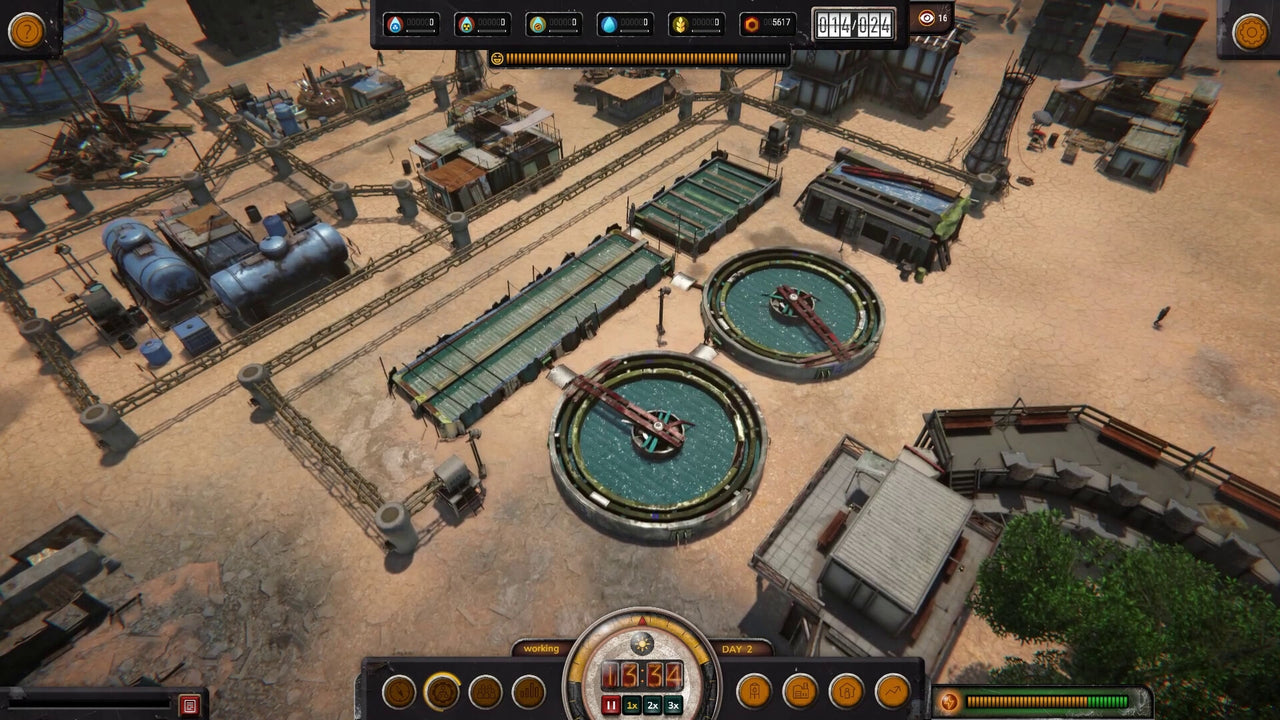This screenshot has width=1280, height=720.
Task: Click the red square button in bottom left corner
Action: pyautogui.click(x=190, y=704)
